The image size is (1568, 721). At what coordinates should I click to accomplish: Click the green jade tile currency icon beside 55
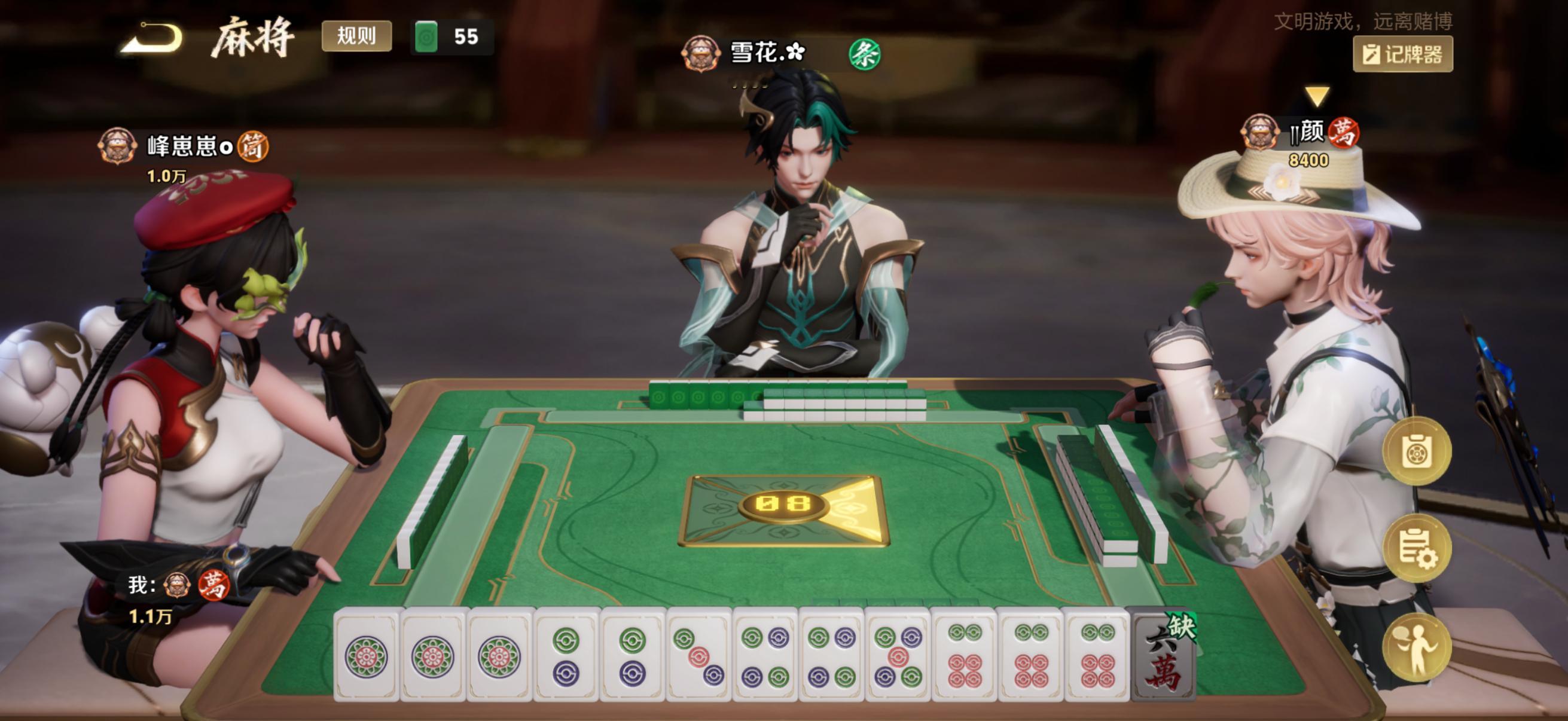click(x=428, y=36)
